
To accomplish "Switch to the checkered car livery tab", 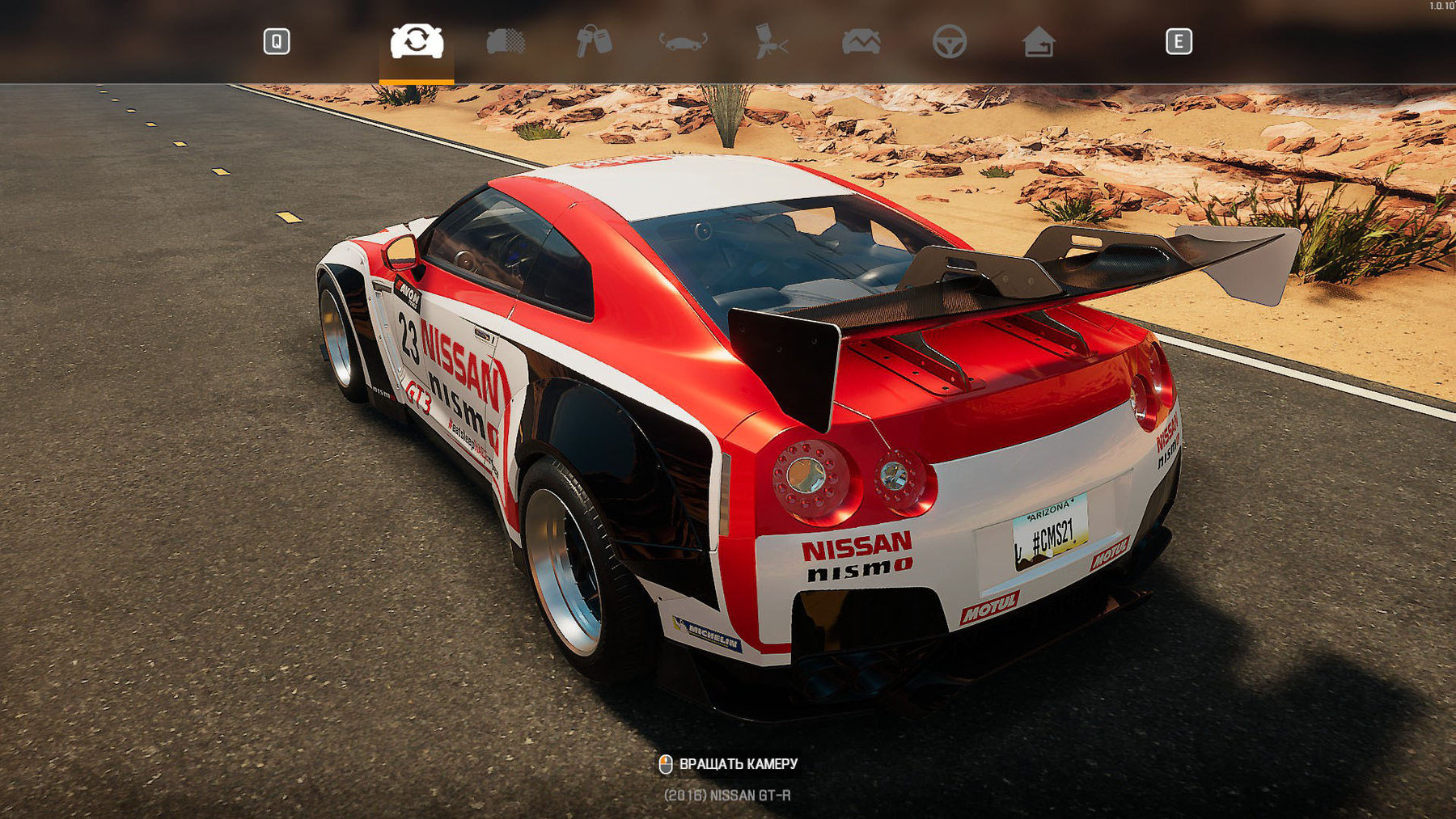I will pyautogui.click(x=506, y=41).
